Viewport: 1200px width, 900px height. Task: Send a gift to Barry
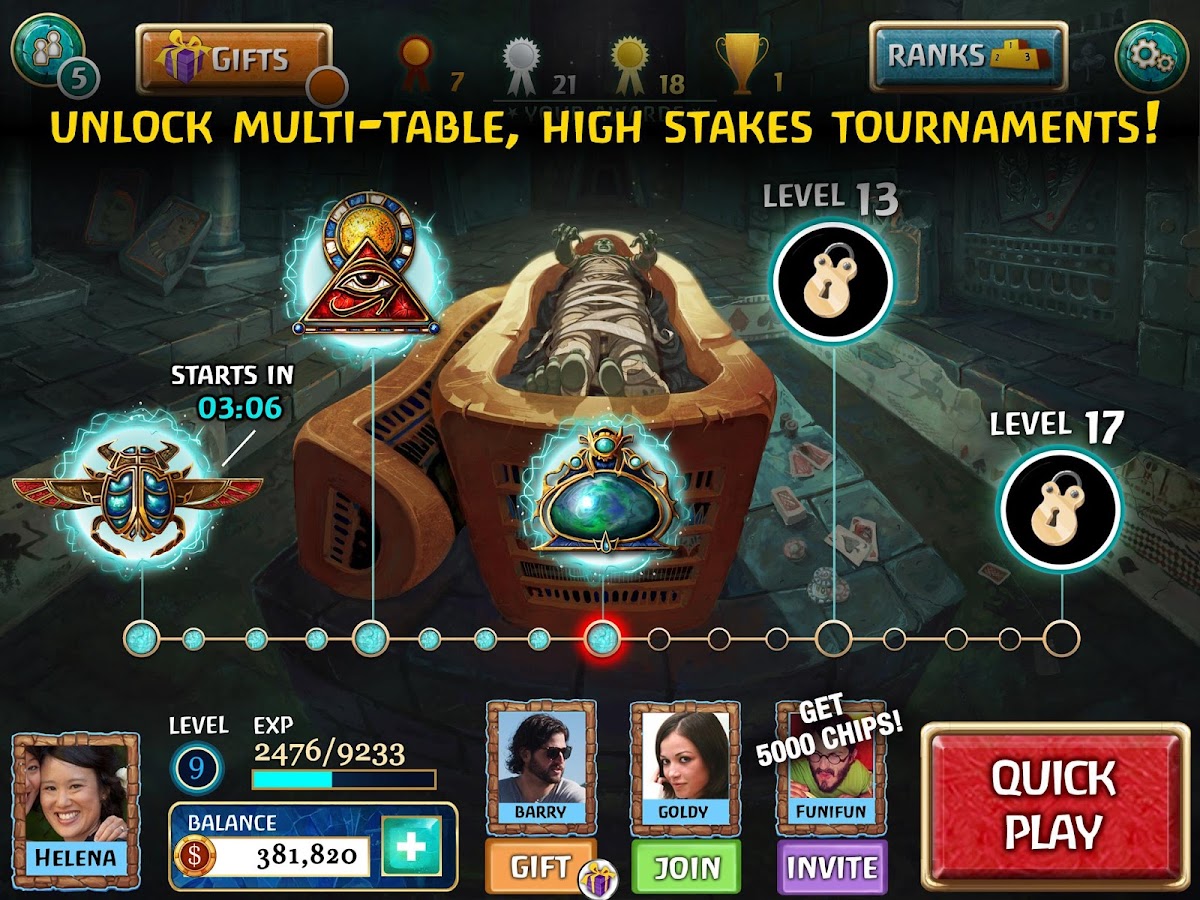(541, 866)
